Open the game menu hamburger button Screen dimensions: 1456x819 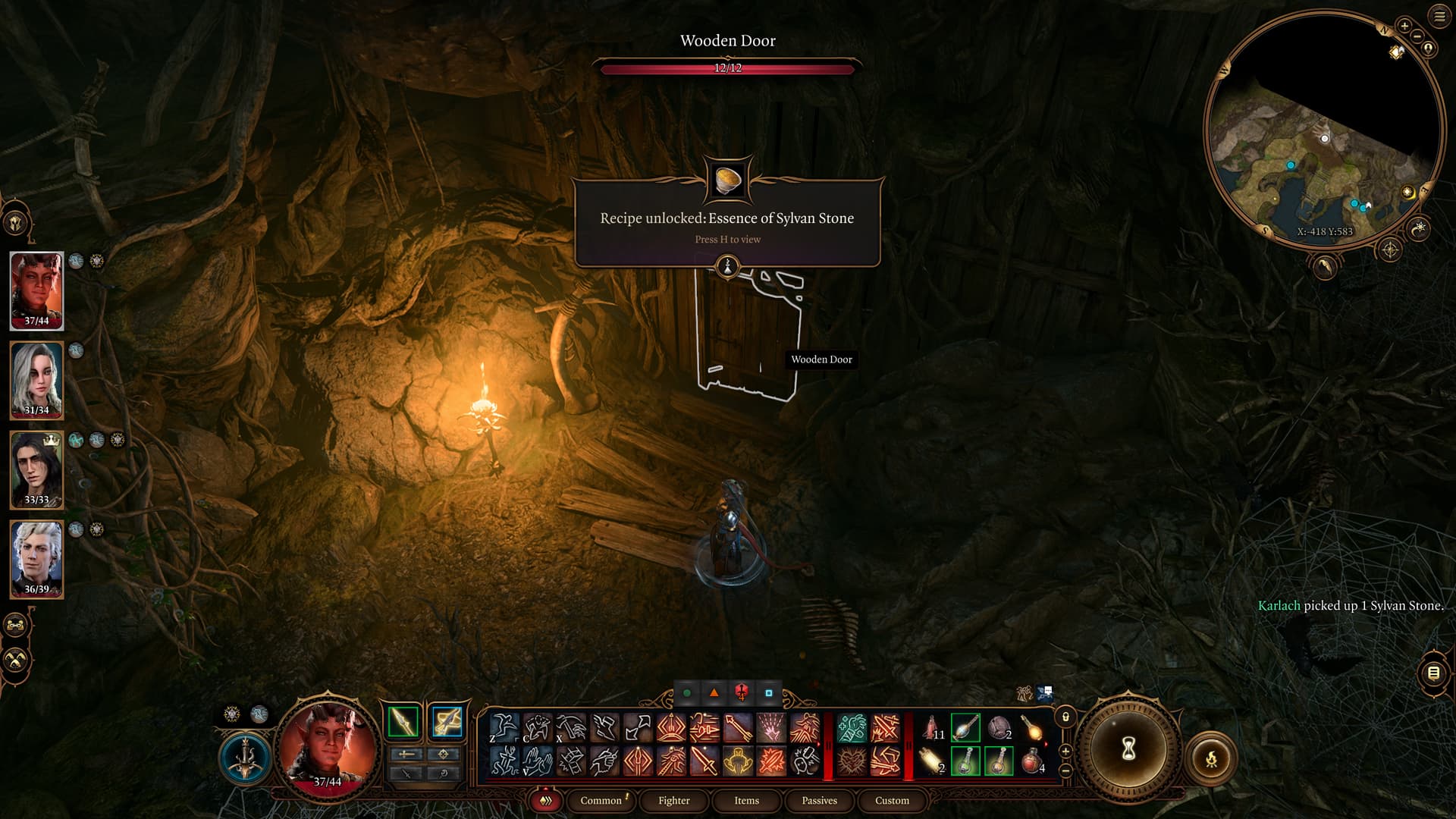(1439, 17)
